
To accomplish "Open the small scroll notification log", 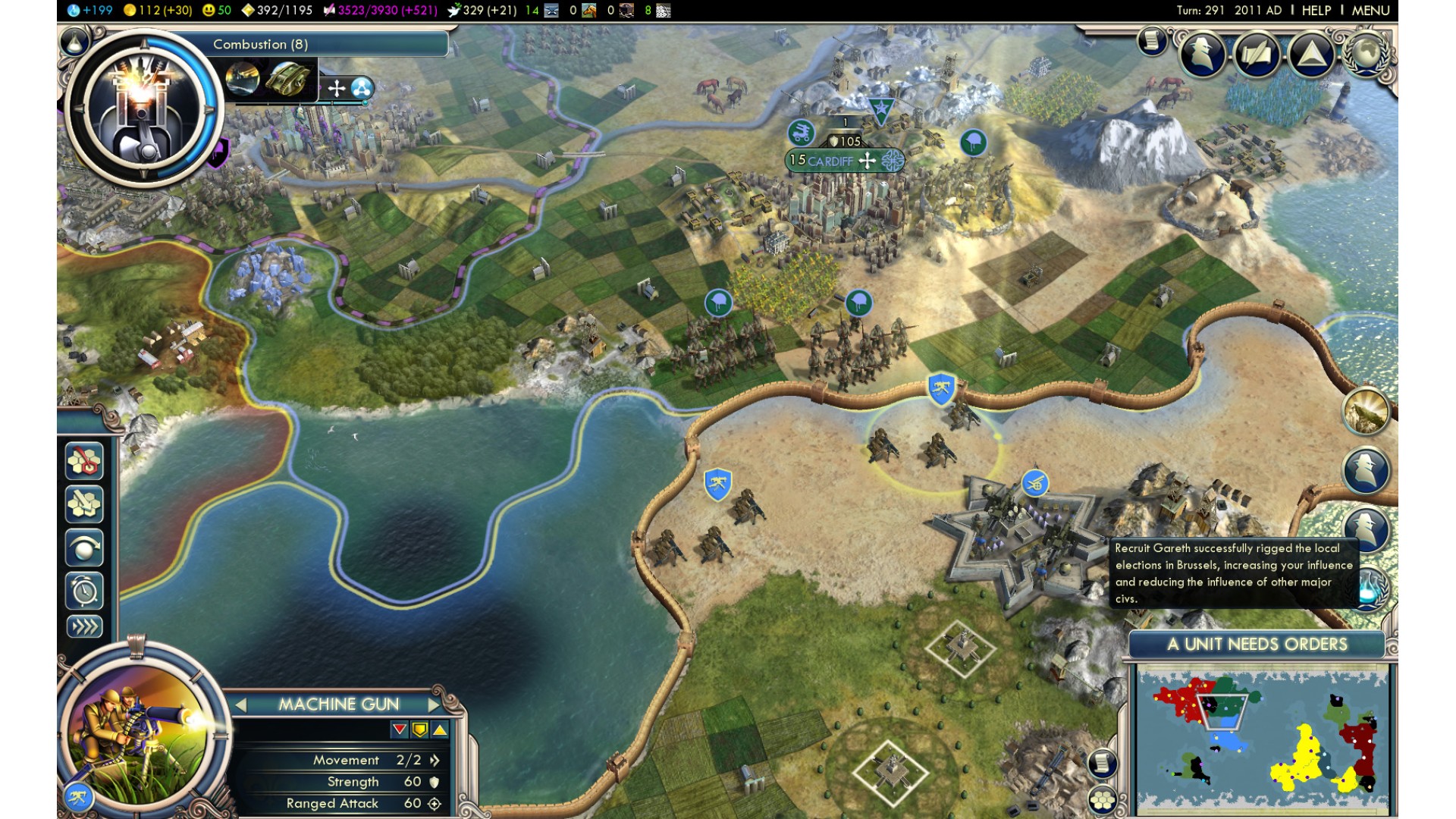I will pos(1151,40).
